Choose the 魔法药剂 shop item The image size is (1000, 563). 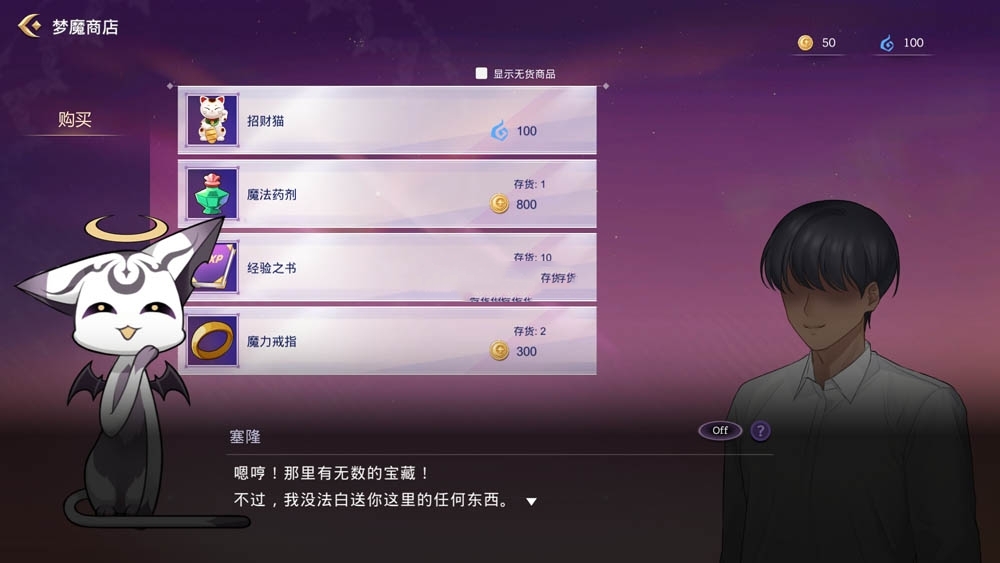pos(387,194)
